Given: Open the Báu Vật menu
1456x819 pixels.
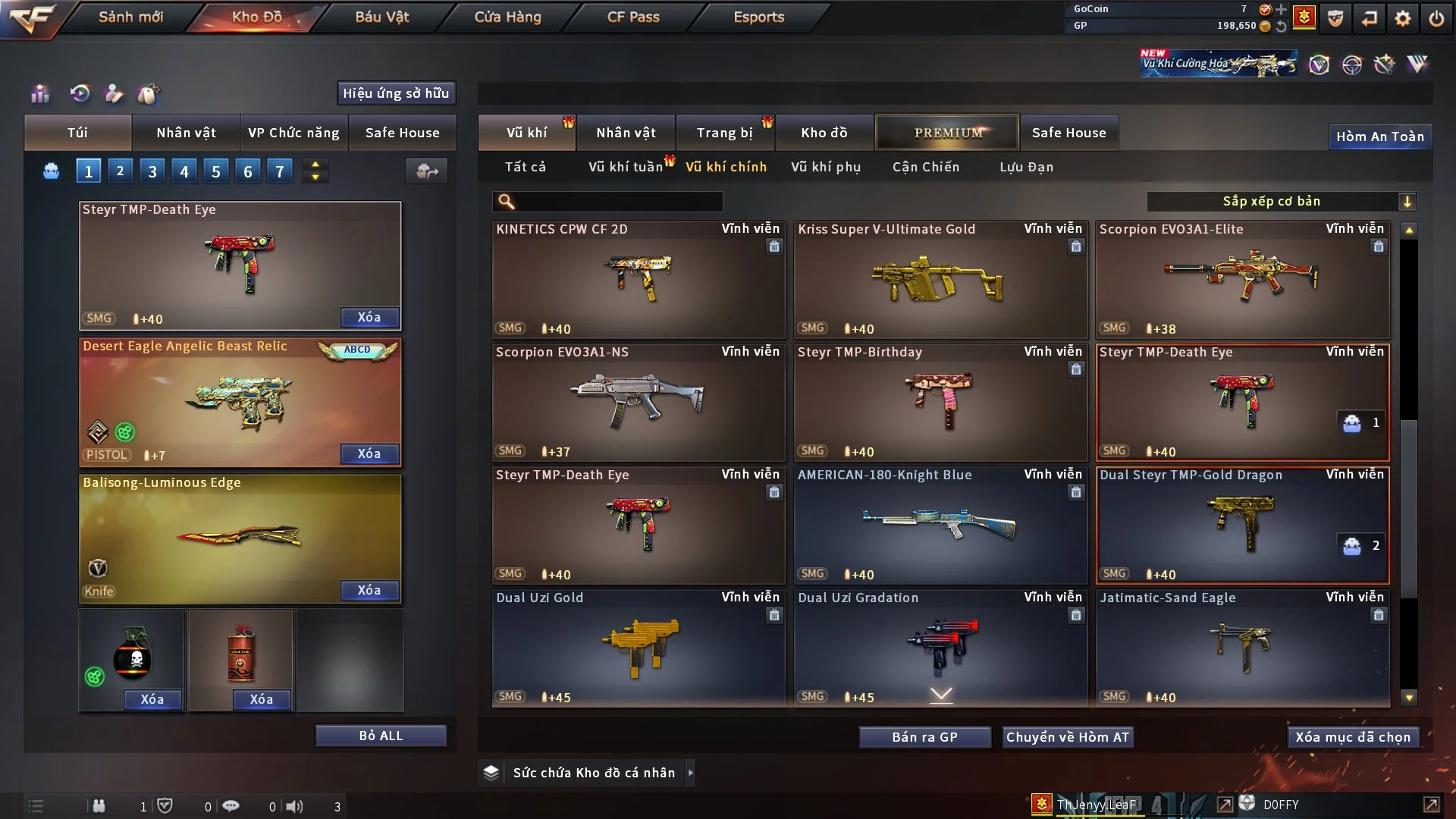Looking at the screenshot, I should (381, 17).
